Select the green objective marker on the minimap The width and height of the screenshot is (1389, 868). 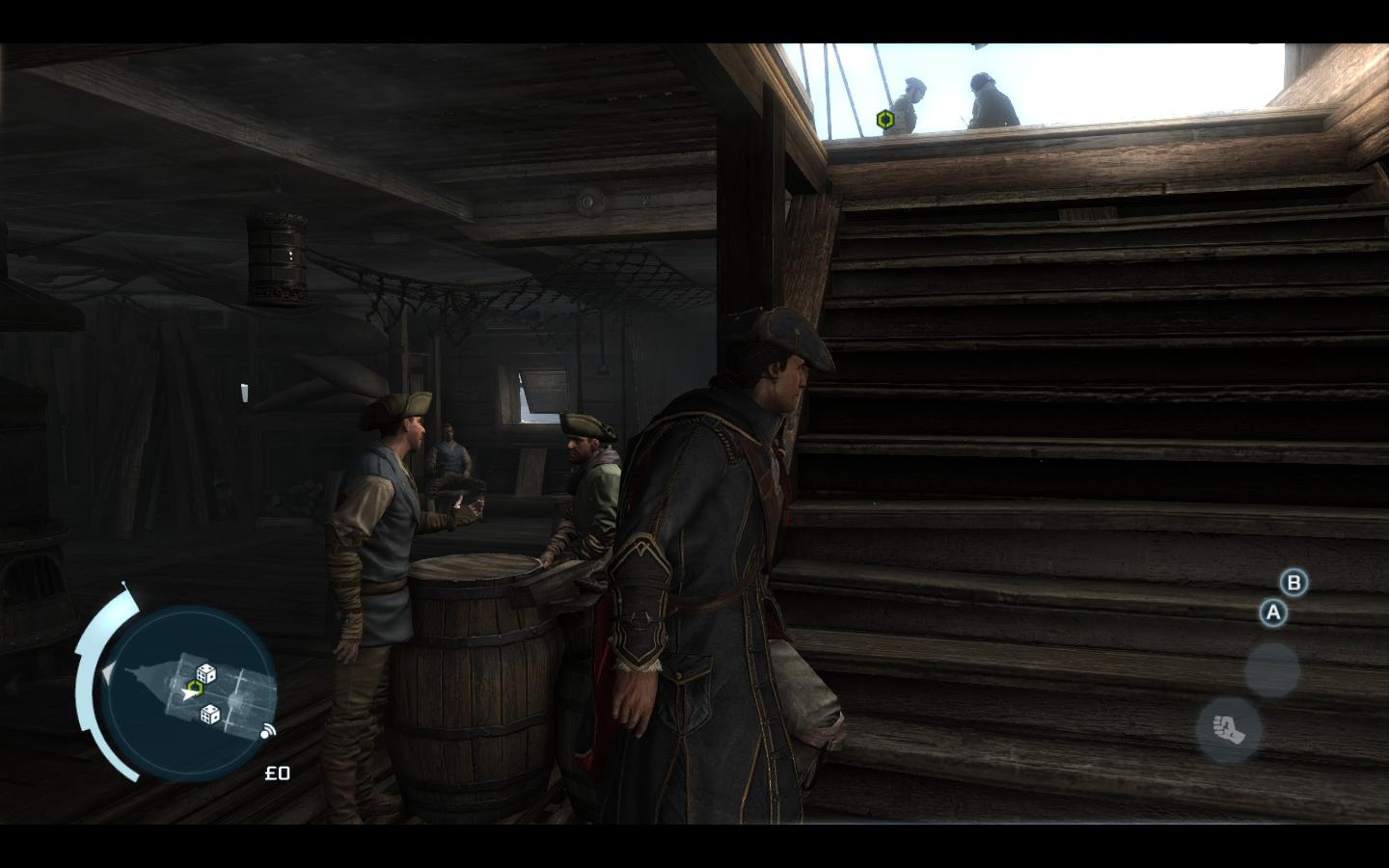point(195,687)
